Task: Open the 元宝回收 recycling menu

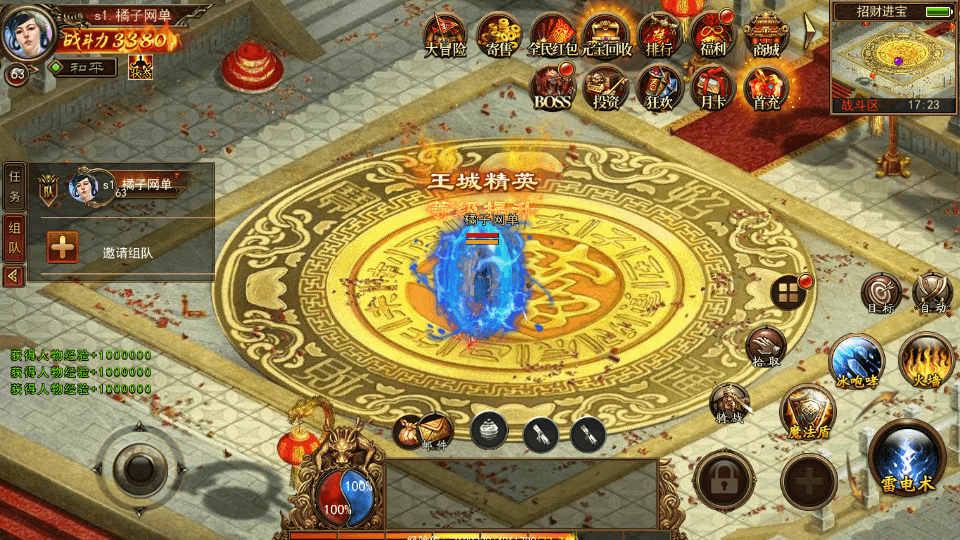Action: [605, 33]
